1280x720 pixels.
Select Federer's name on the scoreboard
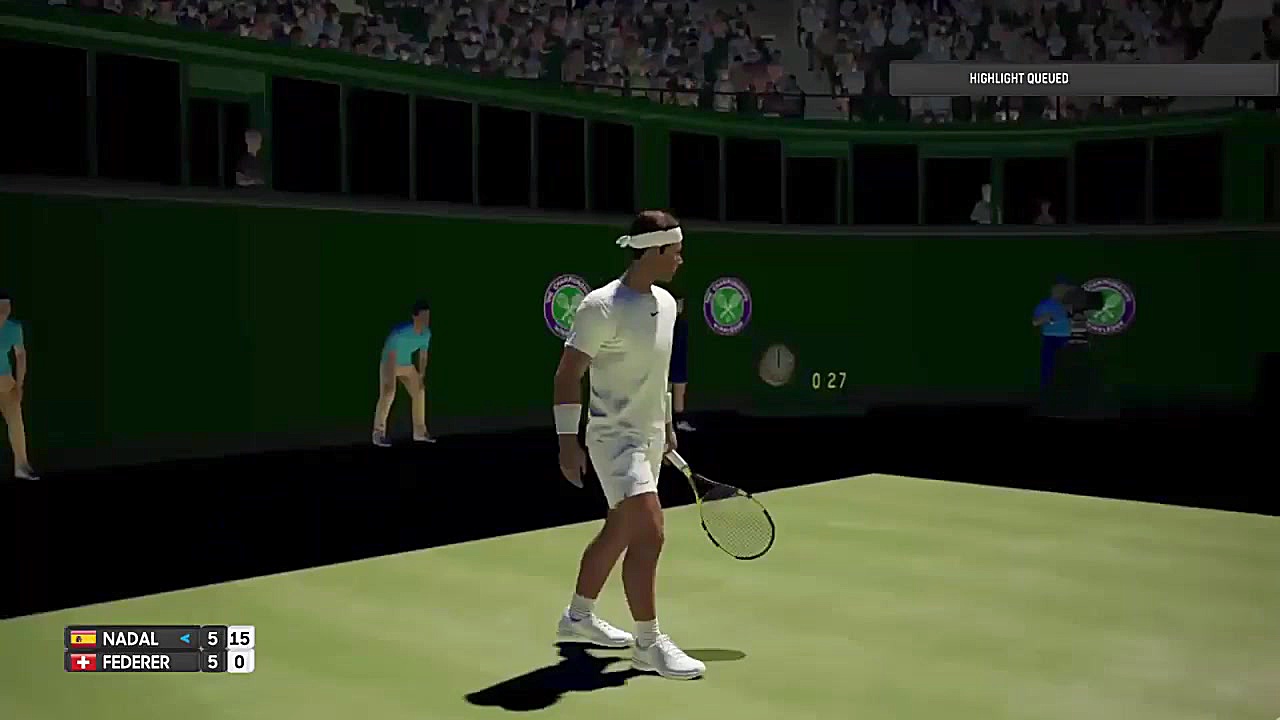coord(136,662)
